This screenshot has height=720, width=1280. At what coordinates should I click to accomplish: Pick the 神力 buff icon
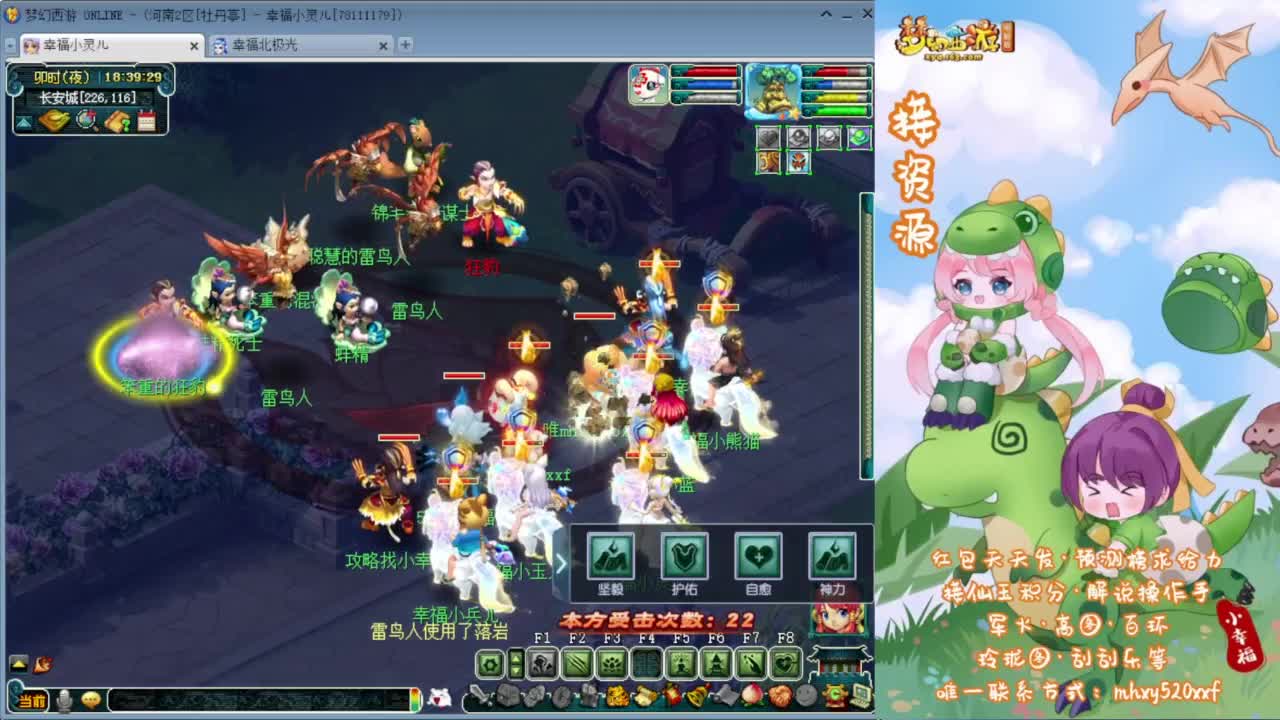pyautogui.click(x=834, y=557)
